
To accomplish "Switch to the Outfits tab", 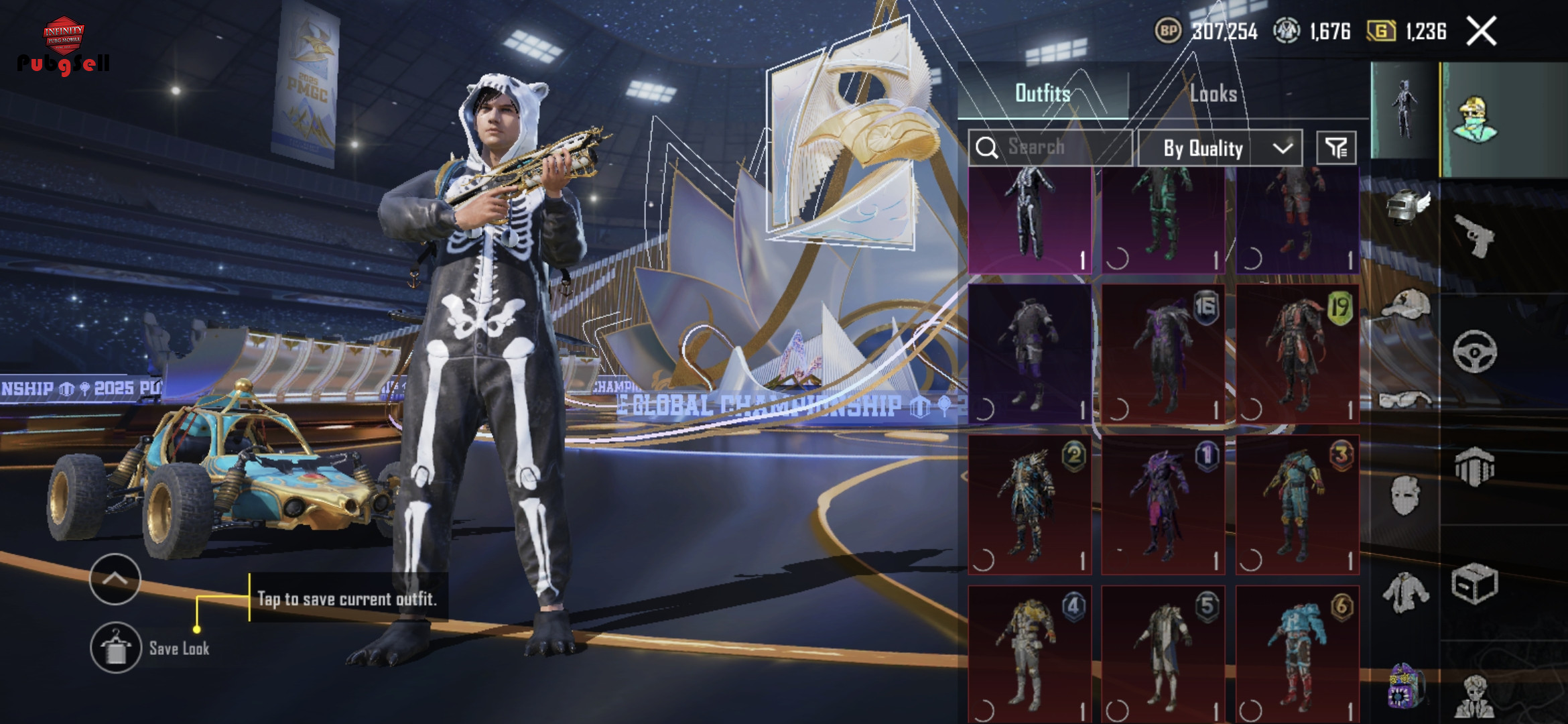I will tap(1043, 93).
